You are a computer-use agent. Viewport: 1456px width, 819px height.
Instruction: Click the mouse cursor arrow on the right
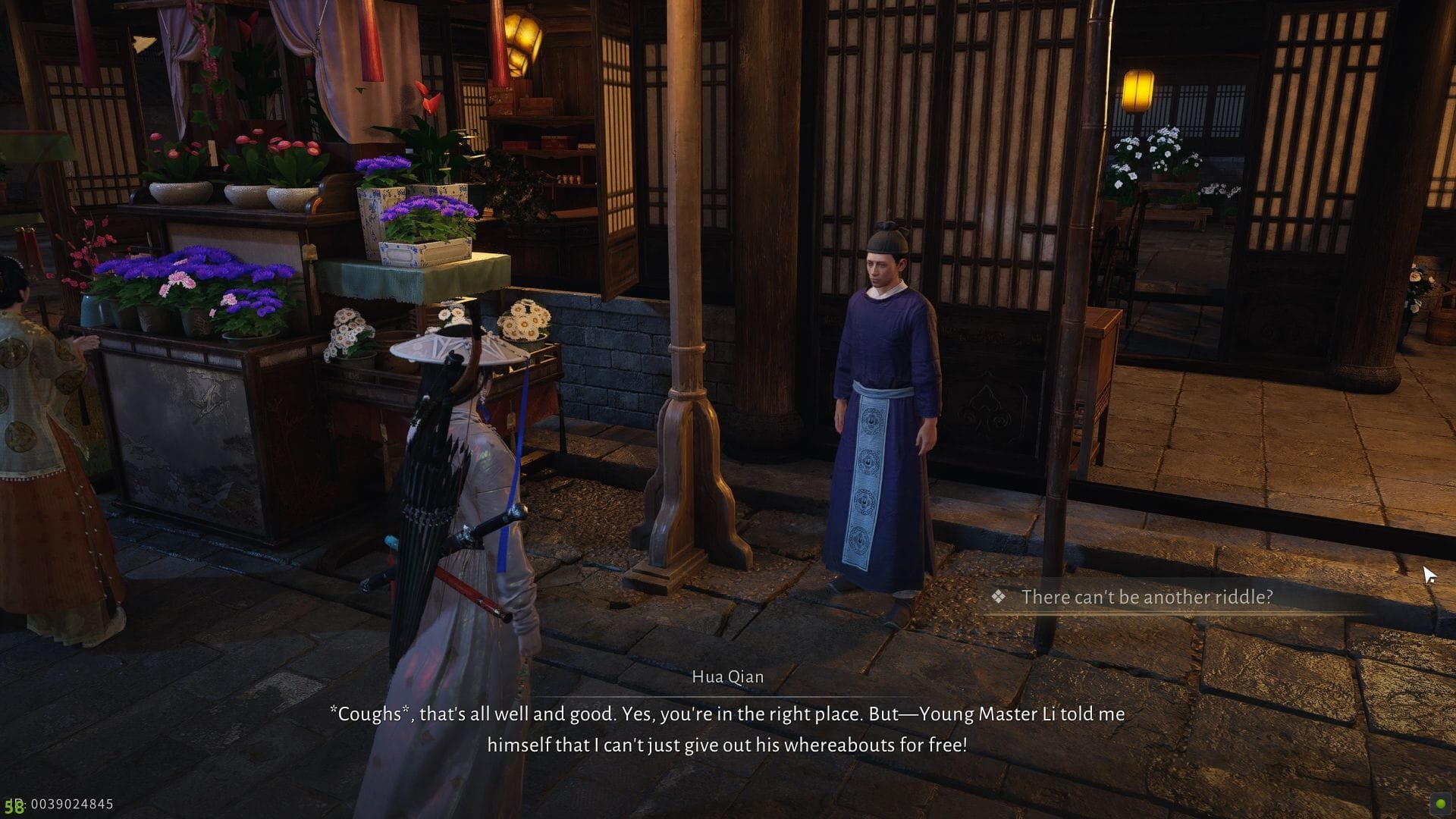pos(1429,573)
